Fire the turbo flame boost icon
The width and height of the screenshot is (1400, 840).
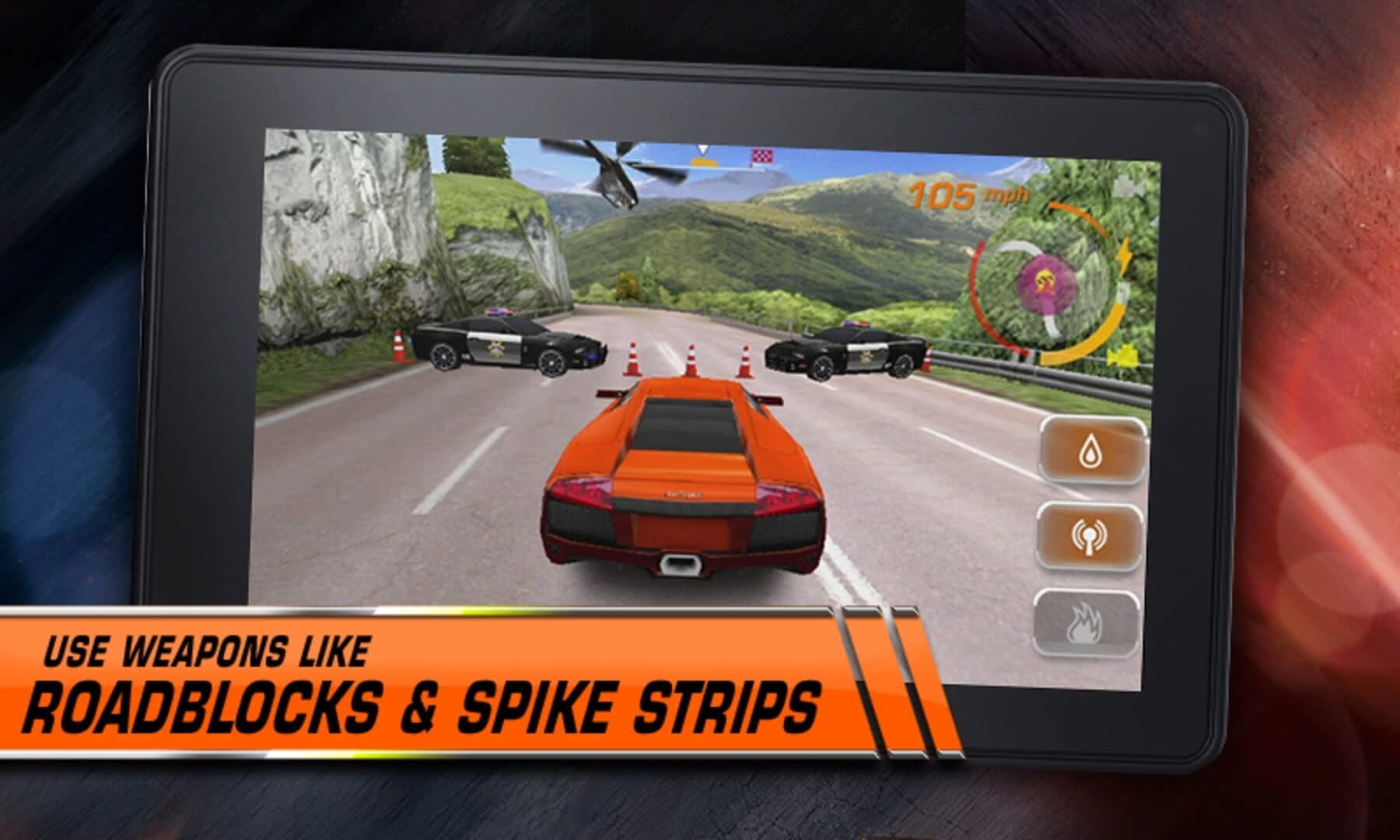(x=1087, y=621)
